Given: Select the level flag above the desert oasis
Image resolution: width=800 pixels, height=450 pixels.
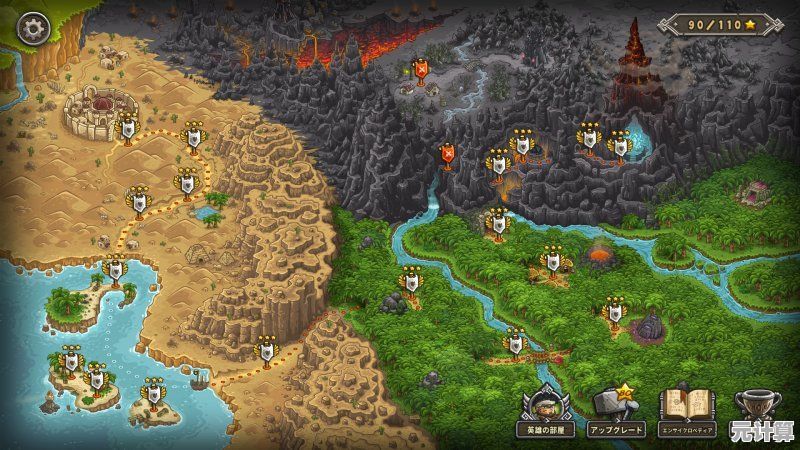Looking at the screenshot, I should tap(186, 184).
